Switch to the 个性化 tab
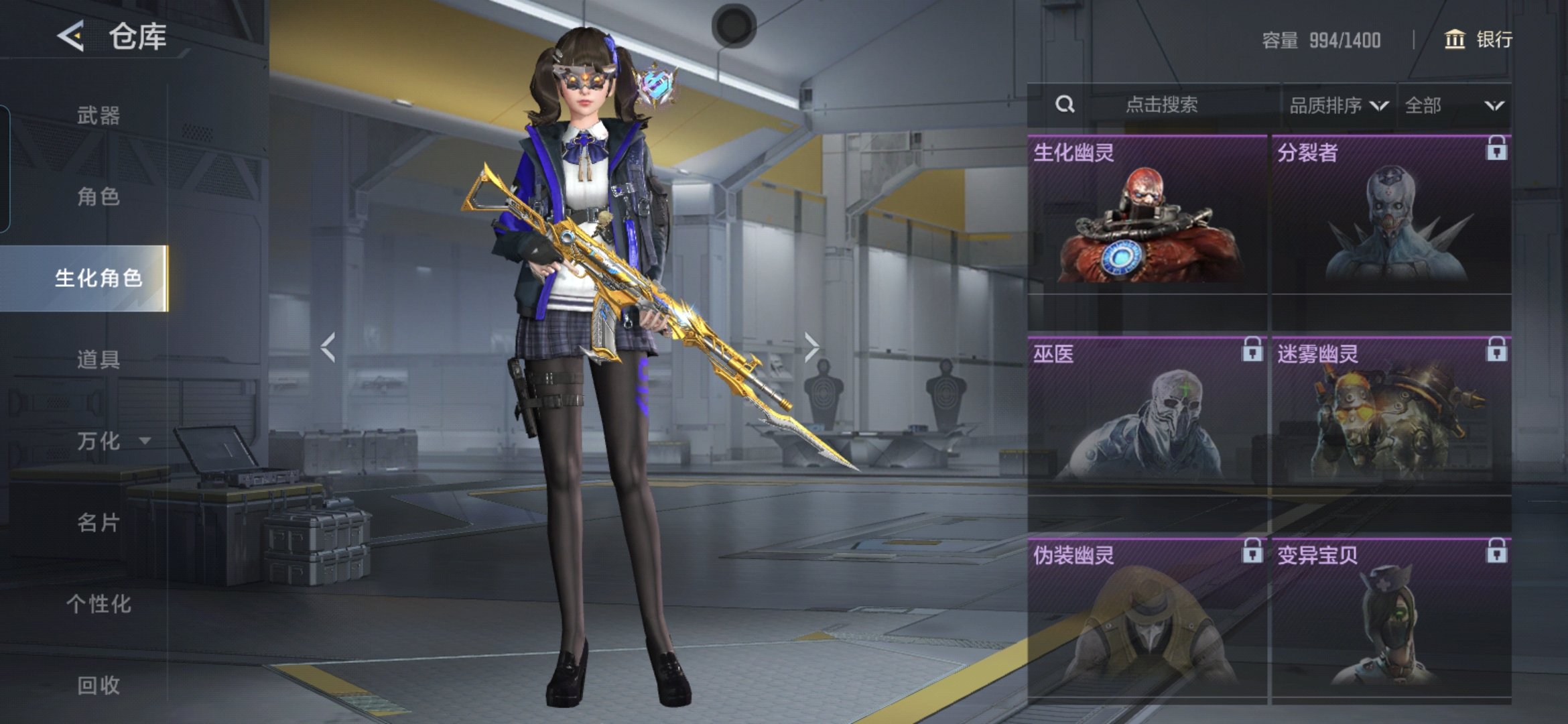Viewport: 1568px width, 724px height. point(99,603)
